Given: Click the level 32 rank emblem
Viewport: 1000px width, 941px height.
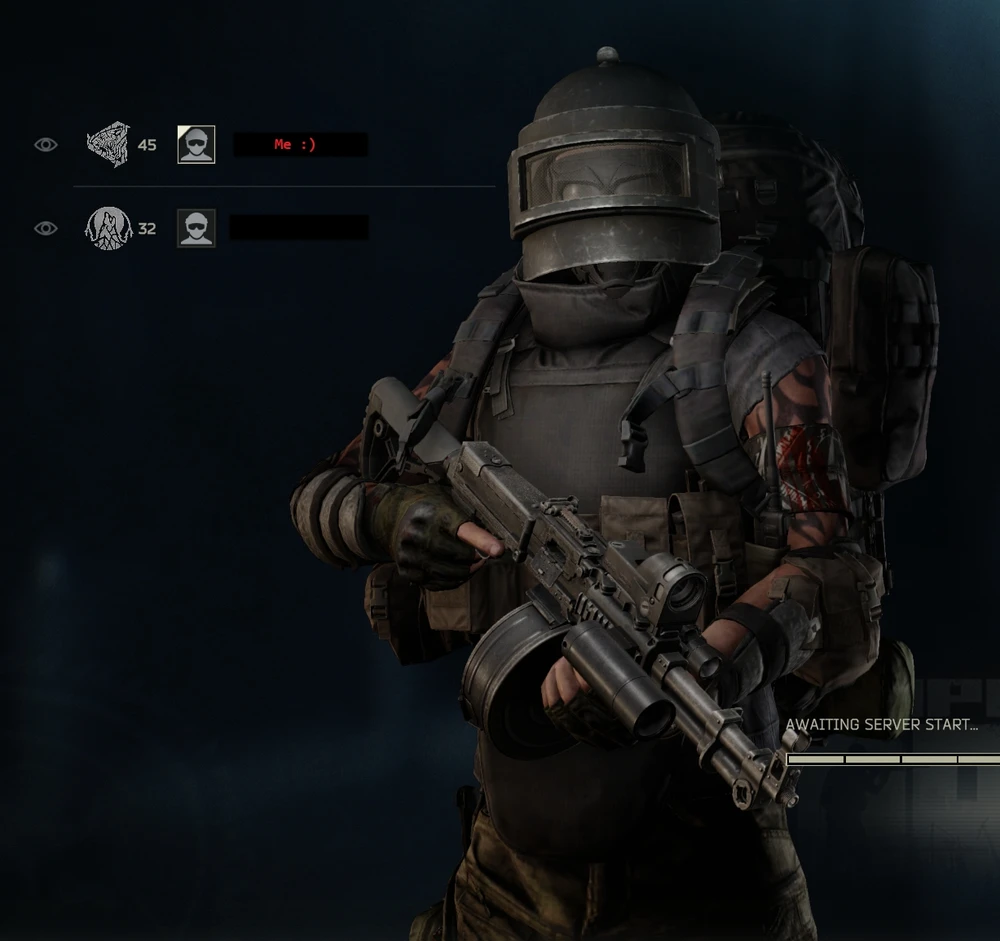Looking at the screenshot, I should coord(108,228).
